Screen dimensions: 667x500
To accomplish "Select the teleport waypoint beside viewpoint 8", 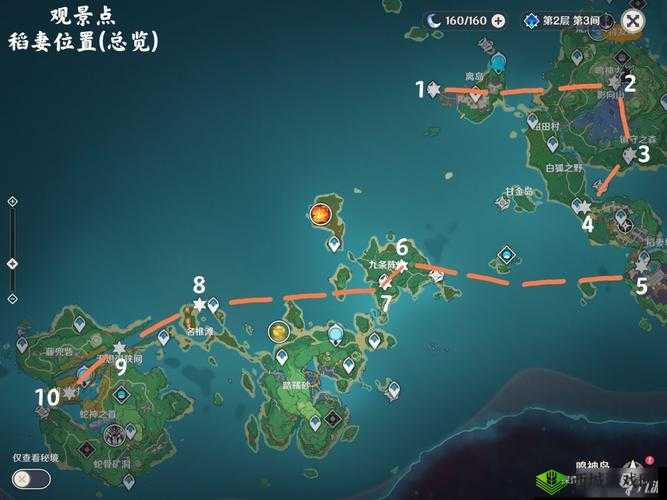I will pos(214,304).
